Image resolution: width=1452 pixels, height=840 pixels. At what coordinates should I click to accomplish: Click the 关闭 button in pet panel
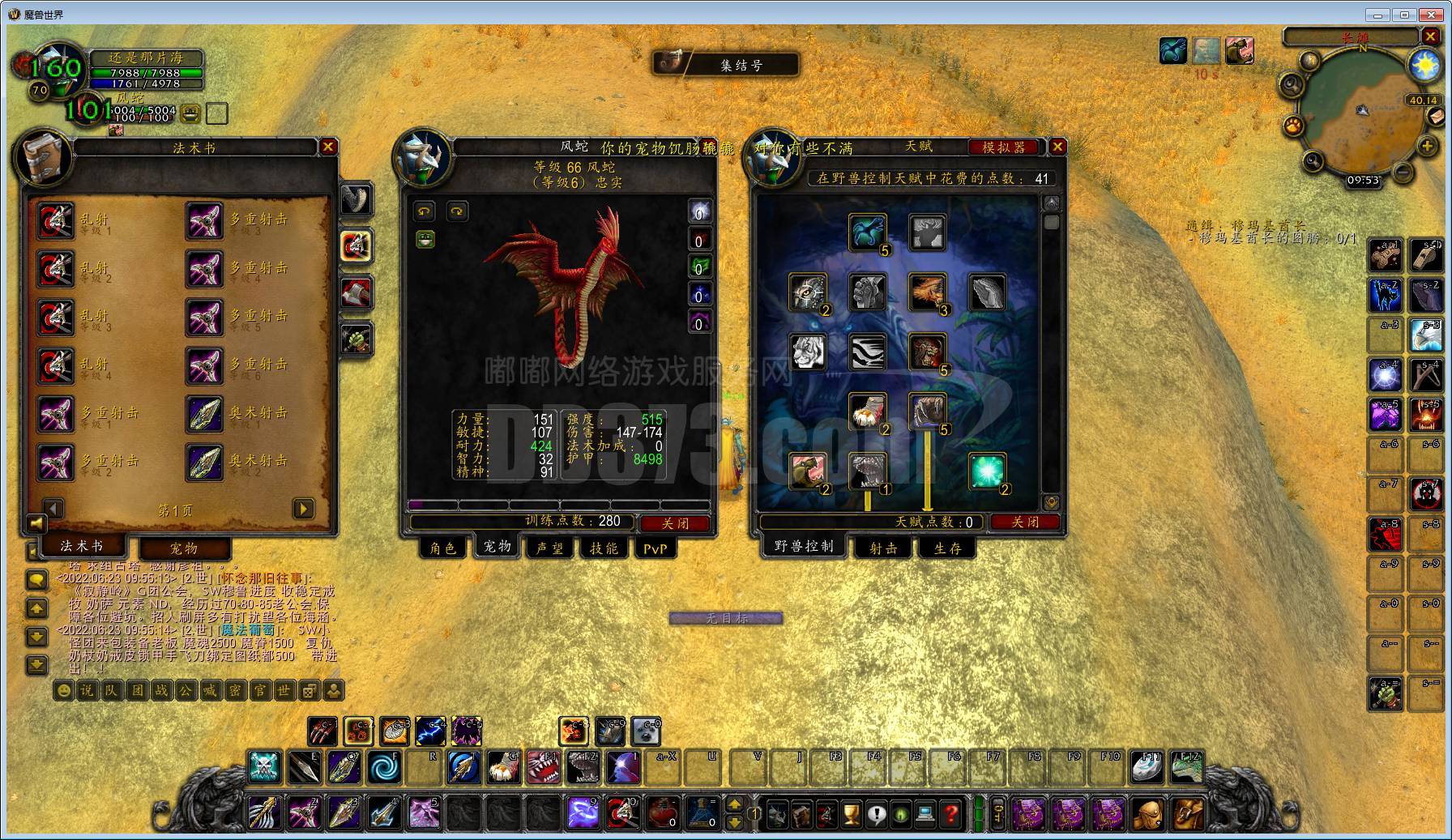[x=674, y=523]
